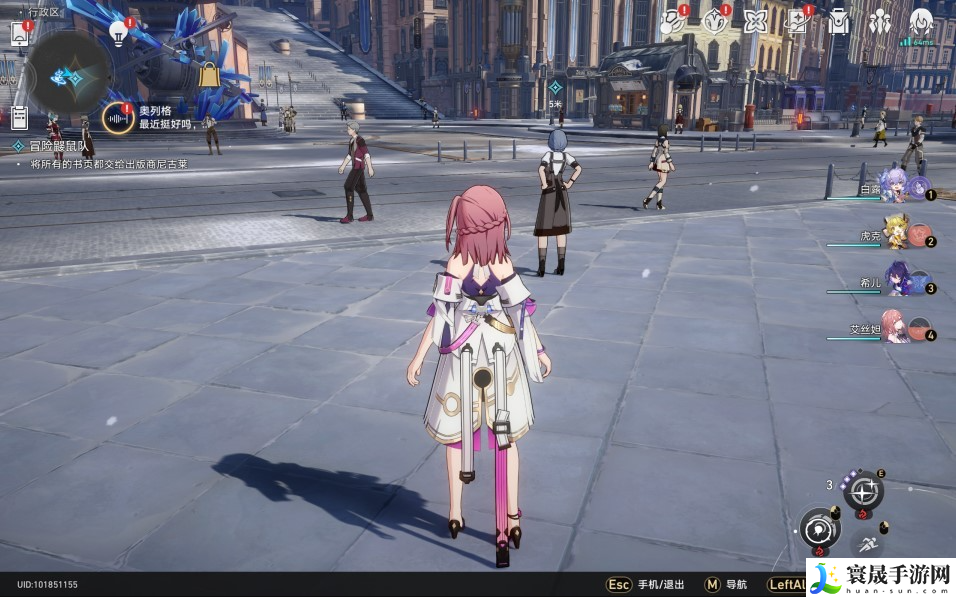Open the voice message from 奥列格
Image resolution: width=956 pixels, height=597 pixels.
tap(119, 119)
